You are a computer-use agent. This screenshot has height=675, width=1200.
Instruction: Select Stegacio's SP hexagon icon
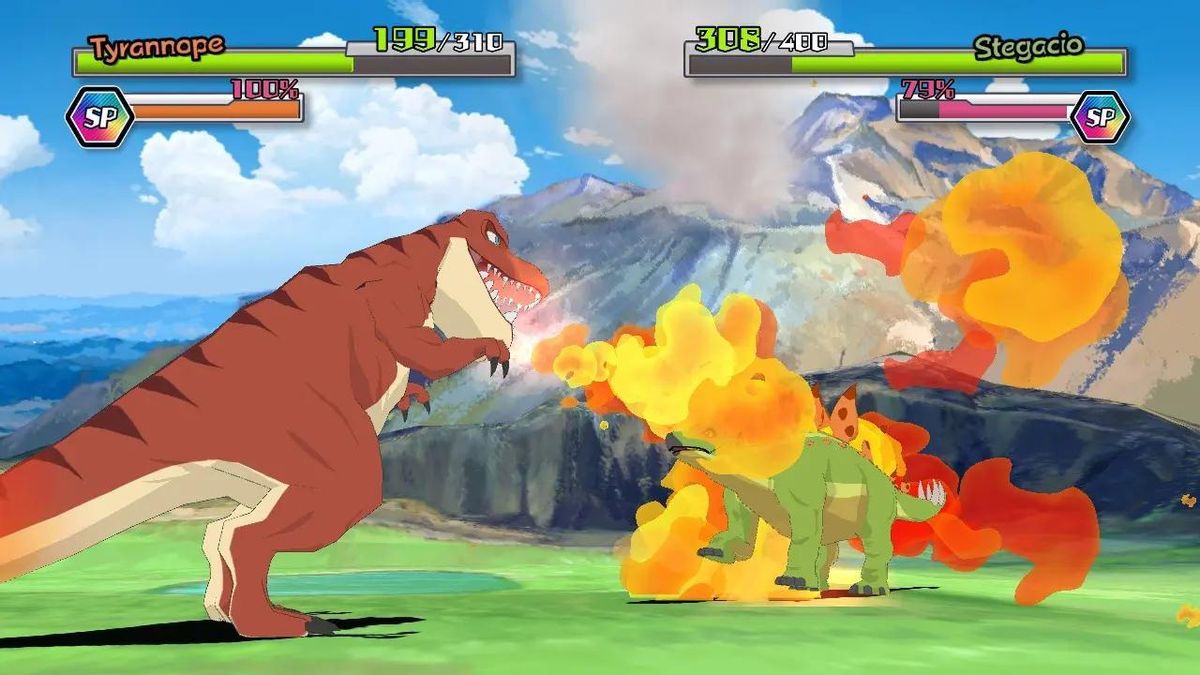click(x=1099, y=117)
